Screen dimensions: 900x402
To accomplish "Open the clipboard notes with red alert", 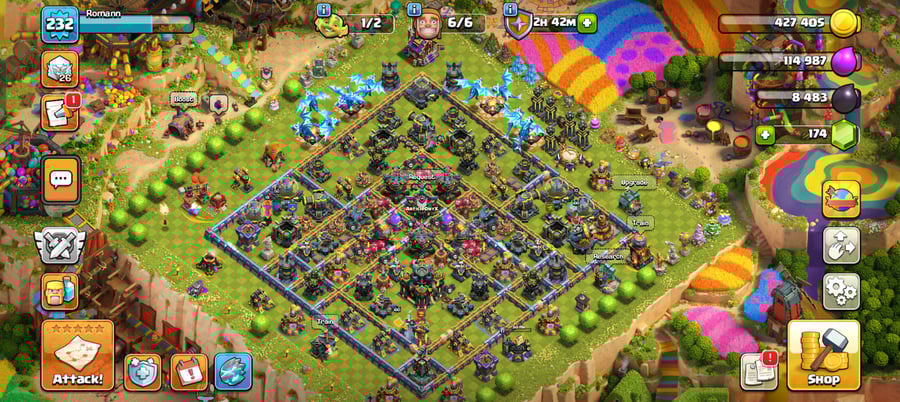I will (x=759, y=371).
